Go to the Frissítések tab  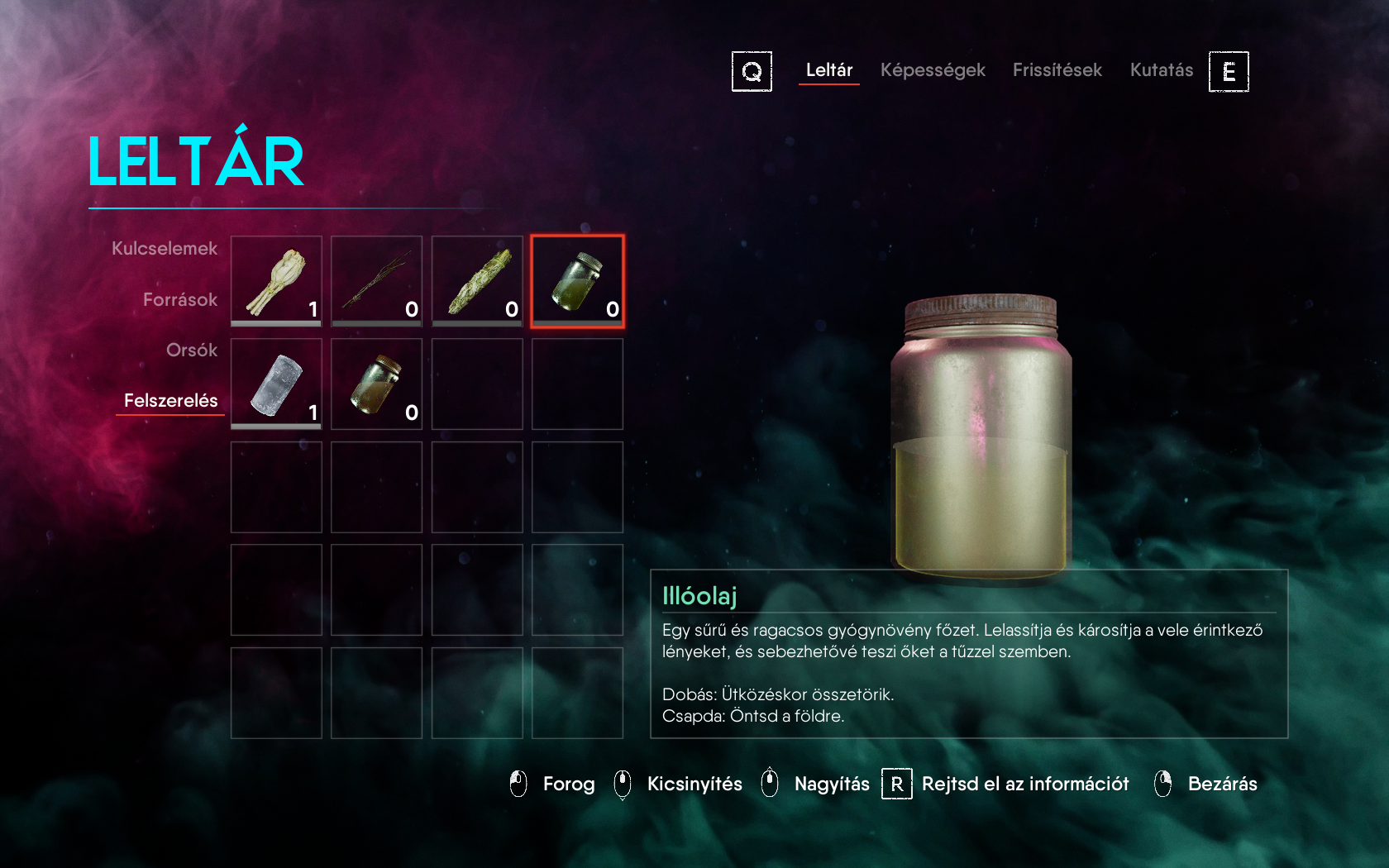pyautogui.click(x=1057, y=70)
